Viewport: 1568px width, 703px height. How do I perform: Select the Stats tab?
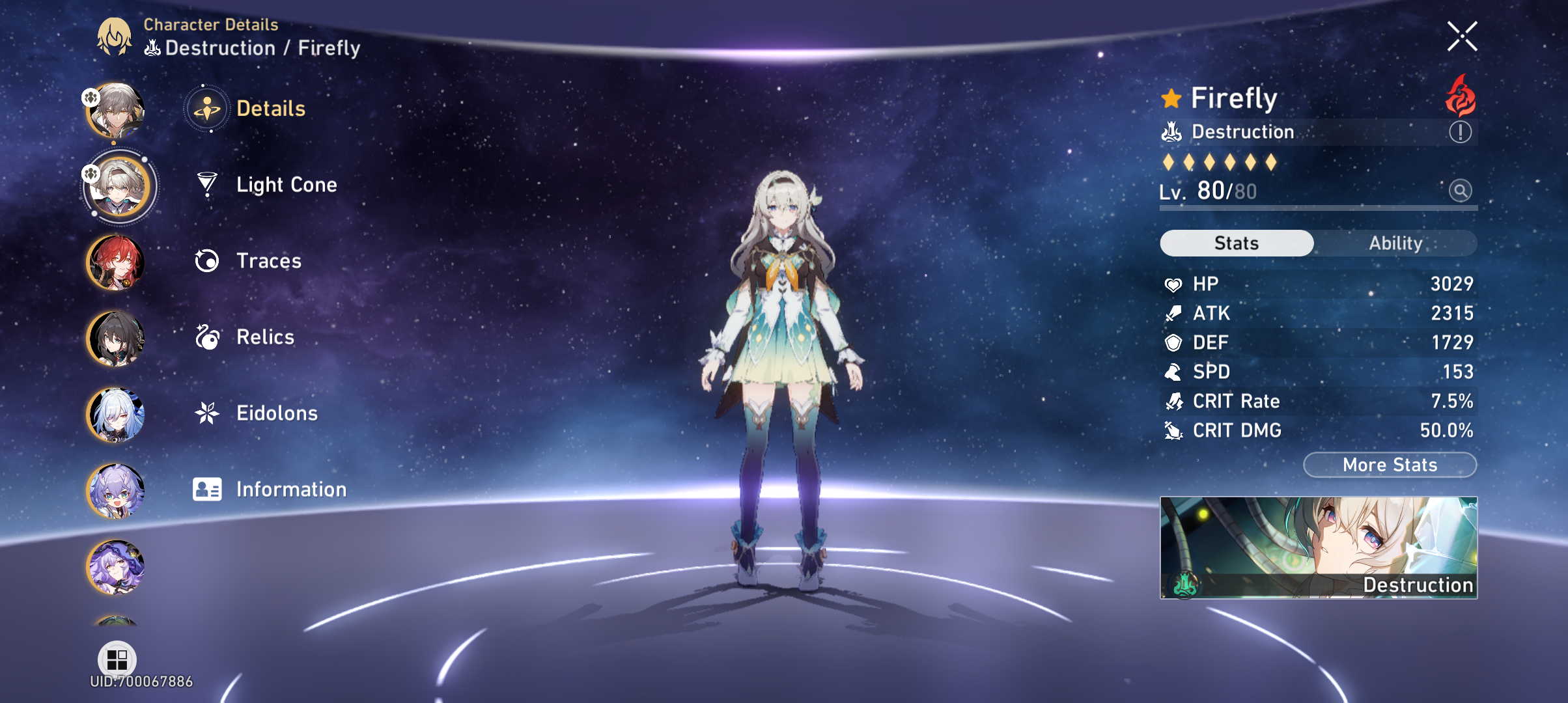(1236, 243)
